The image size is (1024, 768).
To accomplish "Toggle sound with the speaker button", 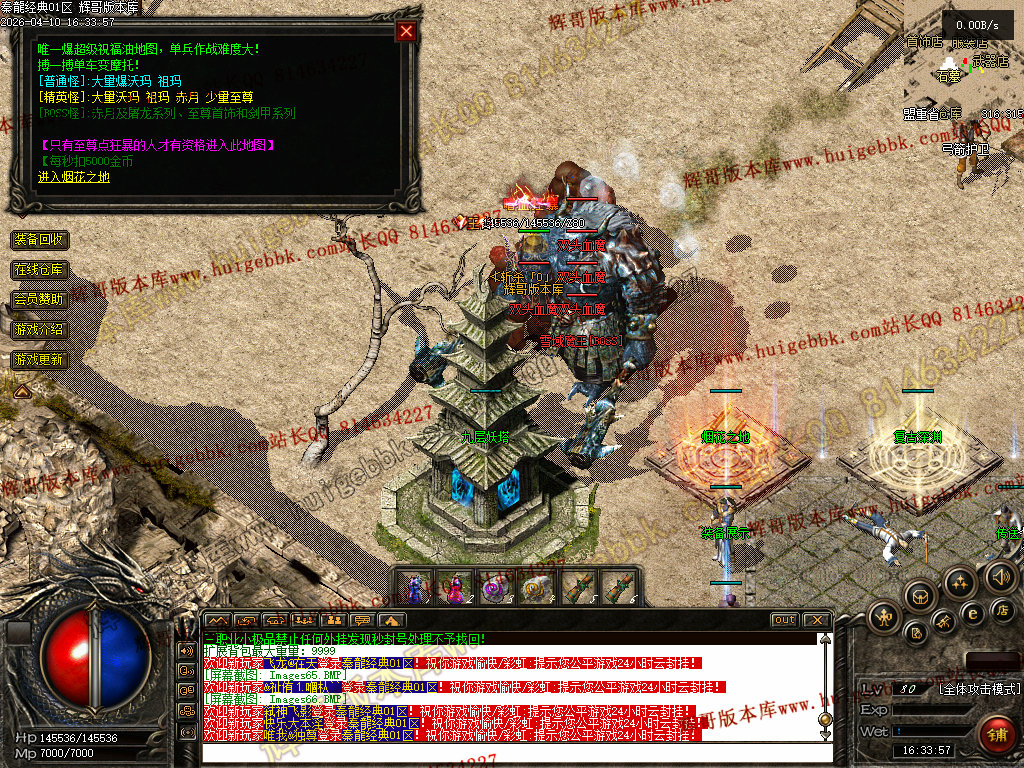I will coord(1000,576).
